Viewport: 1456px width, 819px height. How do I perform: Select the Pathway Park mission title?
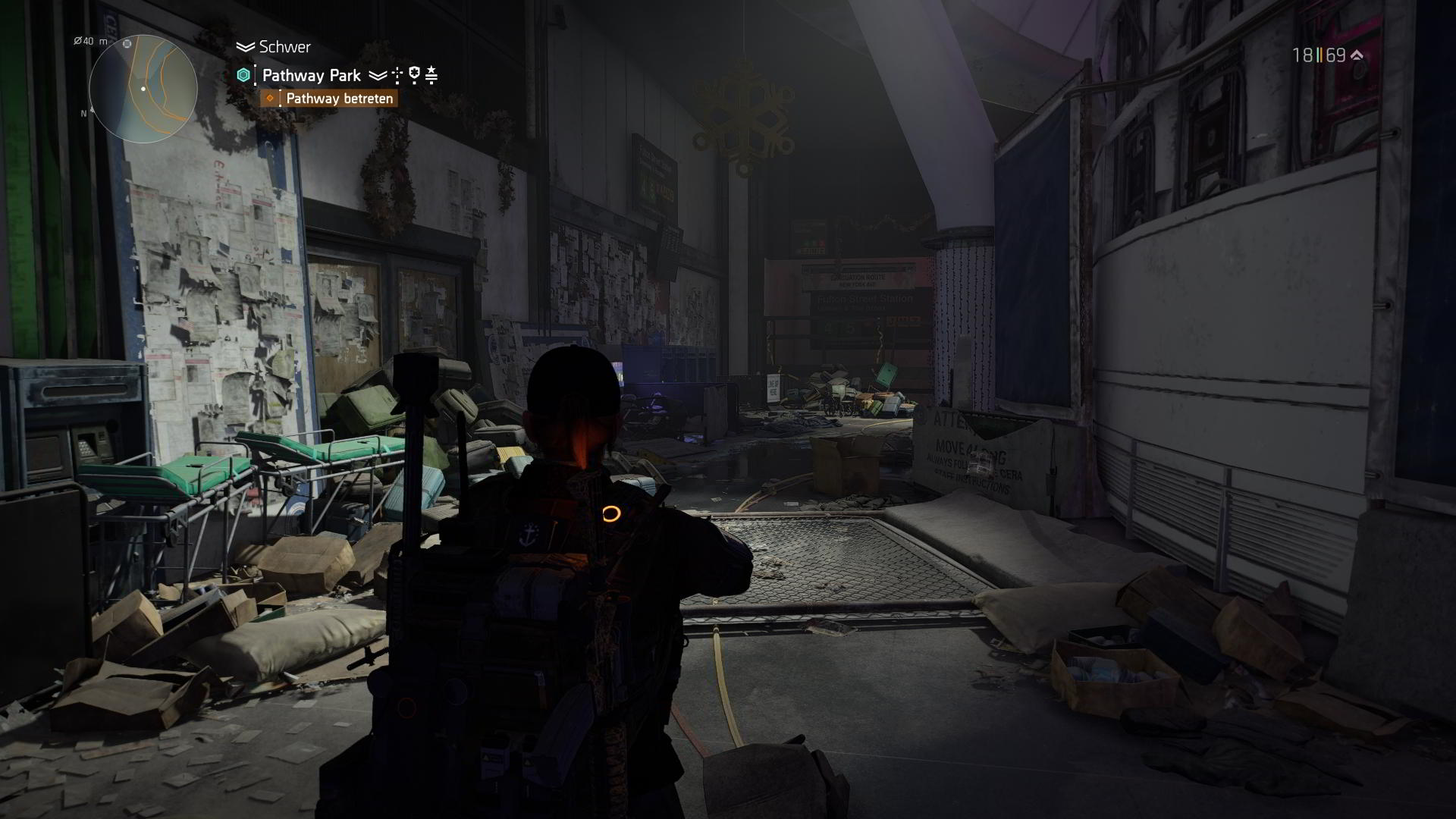(311, 74)
